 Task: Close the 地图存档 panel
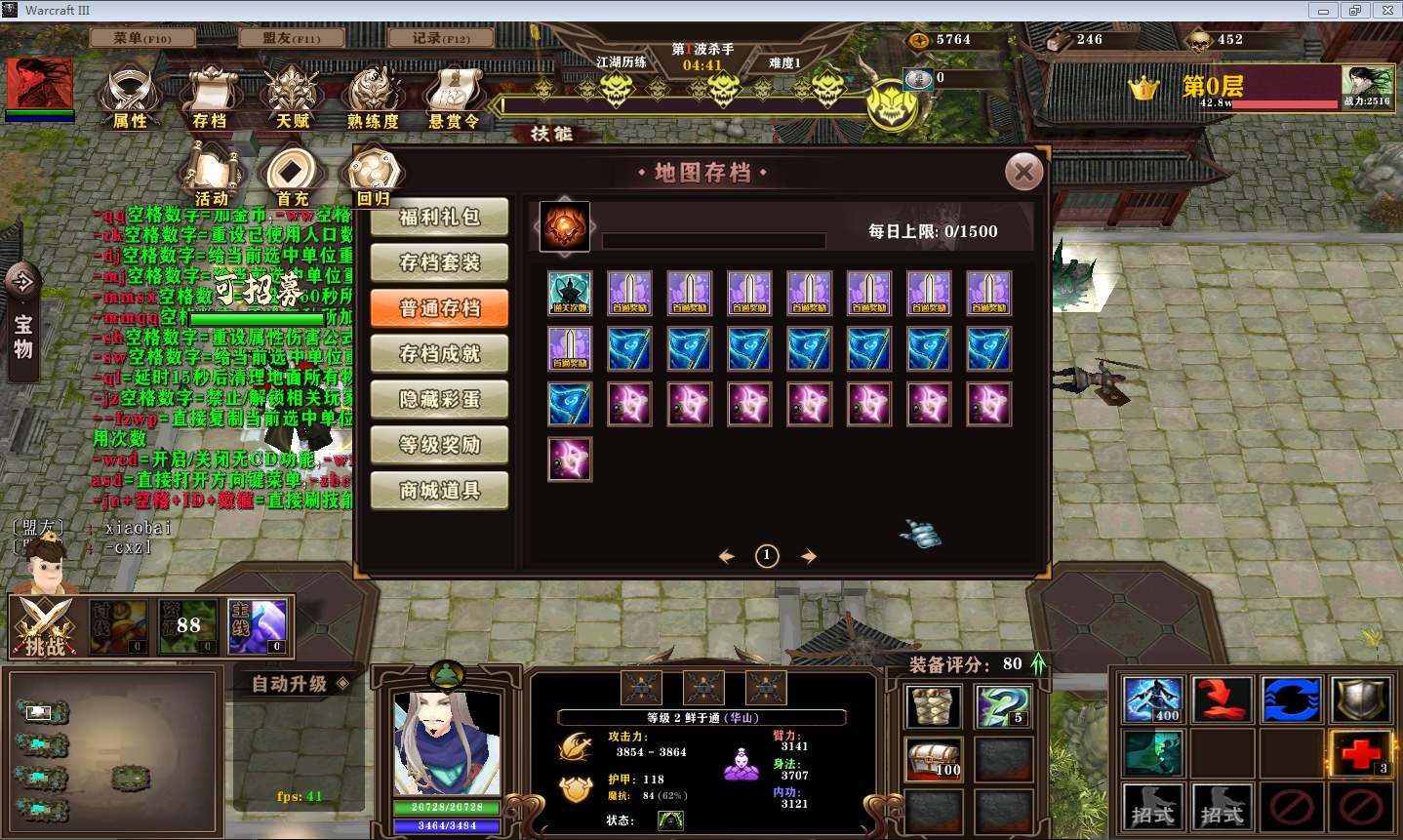[1023, 174]
